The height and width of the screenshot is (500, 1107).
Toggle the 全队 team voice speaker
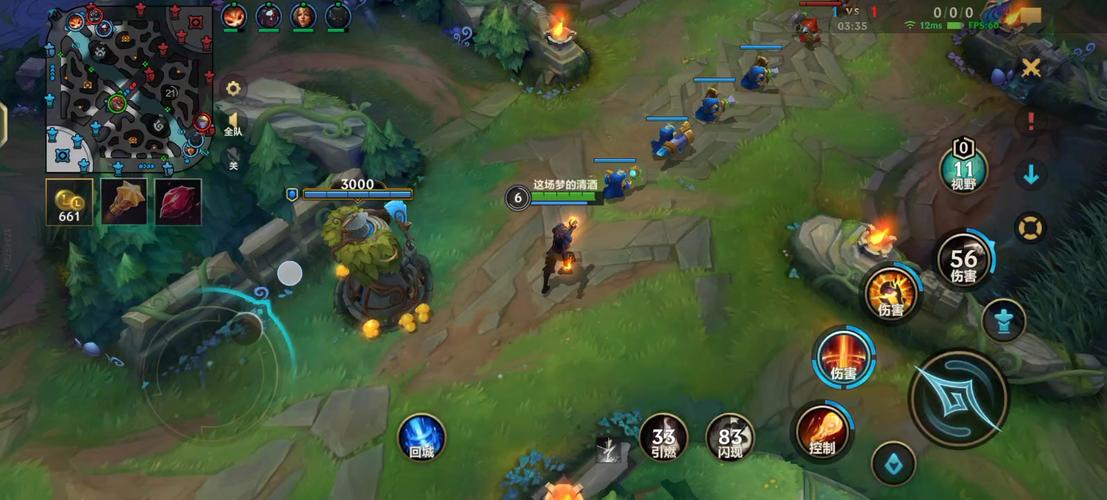pyautogui.click(x=233, y=123)
